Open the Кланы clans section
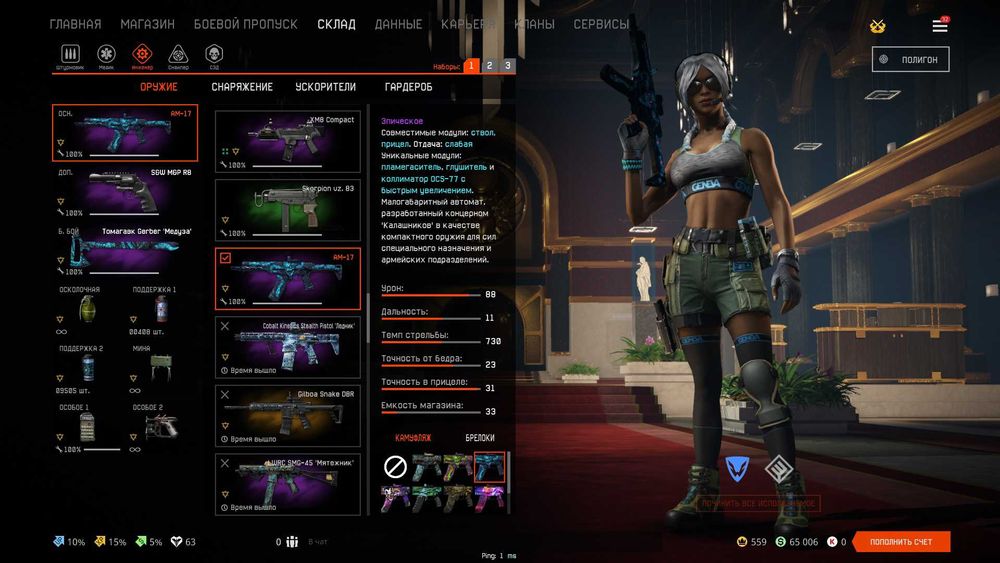The width and height of the screenshot is (1000, 563). tap(534, 24)
